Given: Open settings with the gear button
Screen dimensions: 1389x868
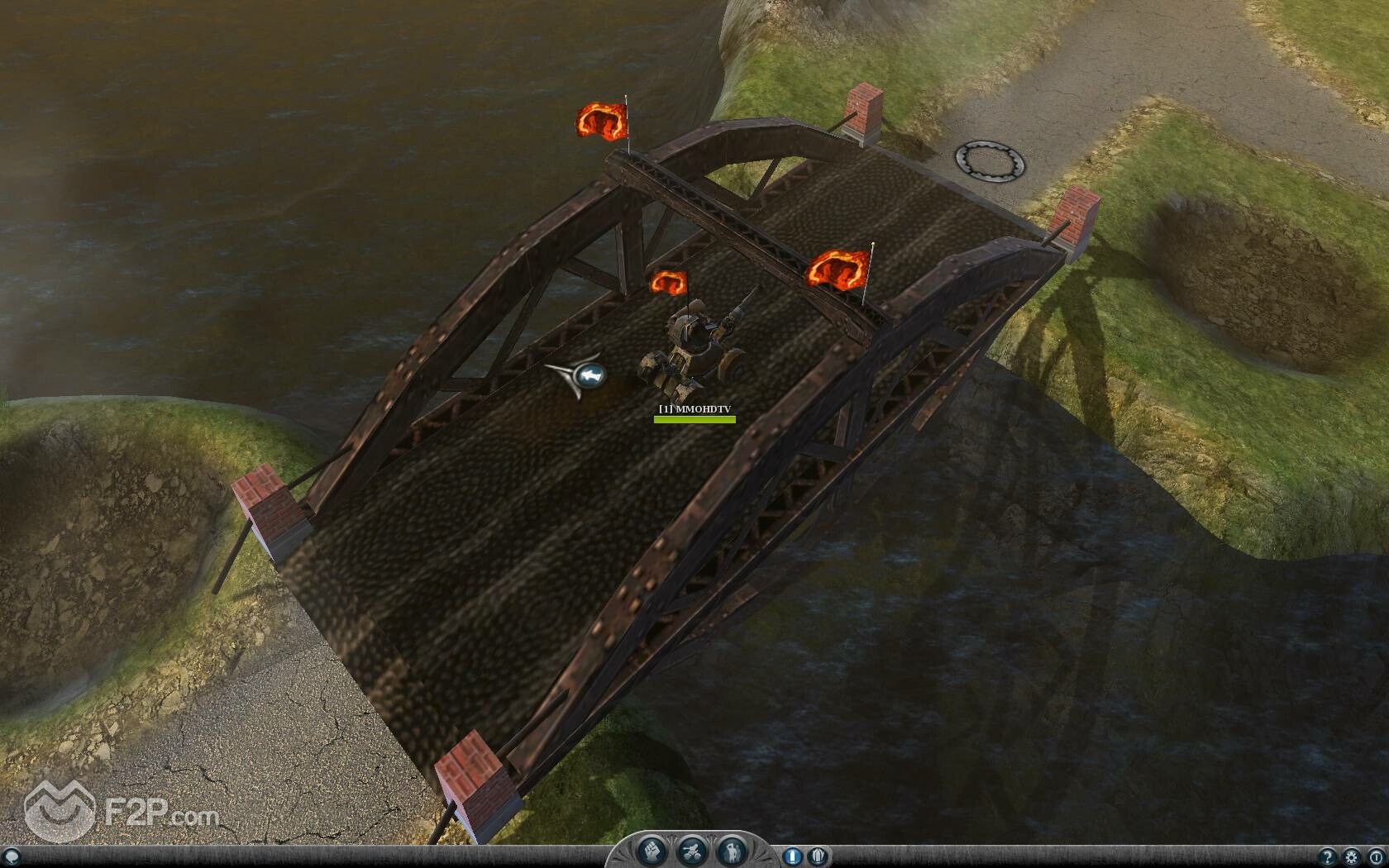Looking at the screenshot, I should tap(1352, 857).
